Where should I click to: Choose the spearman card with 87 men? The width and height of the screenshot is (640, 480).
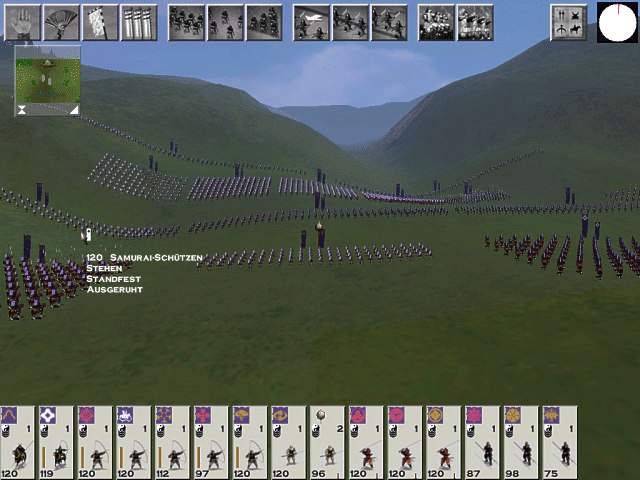pyautogui.click(x=481, y=442)
